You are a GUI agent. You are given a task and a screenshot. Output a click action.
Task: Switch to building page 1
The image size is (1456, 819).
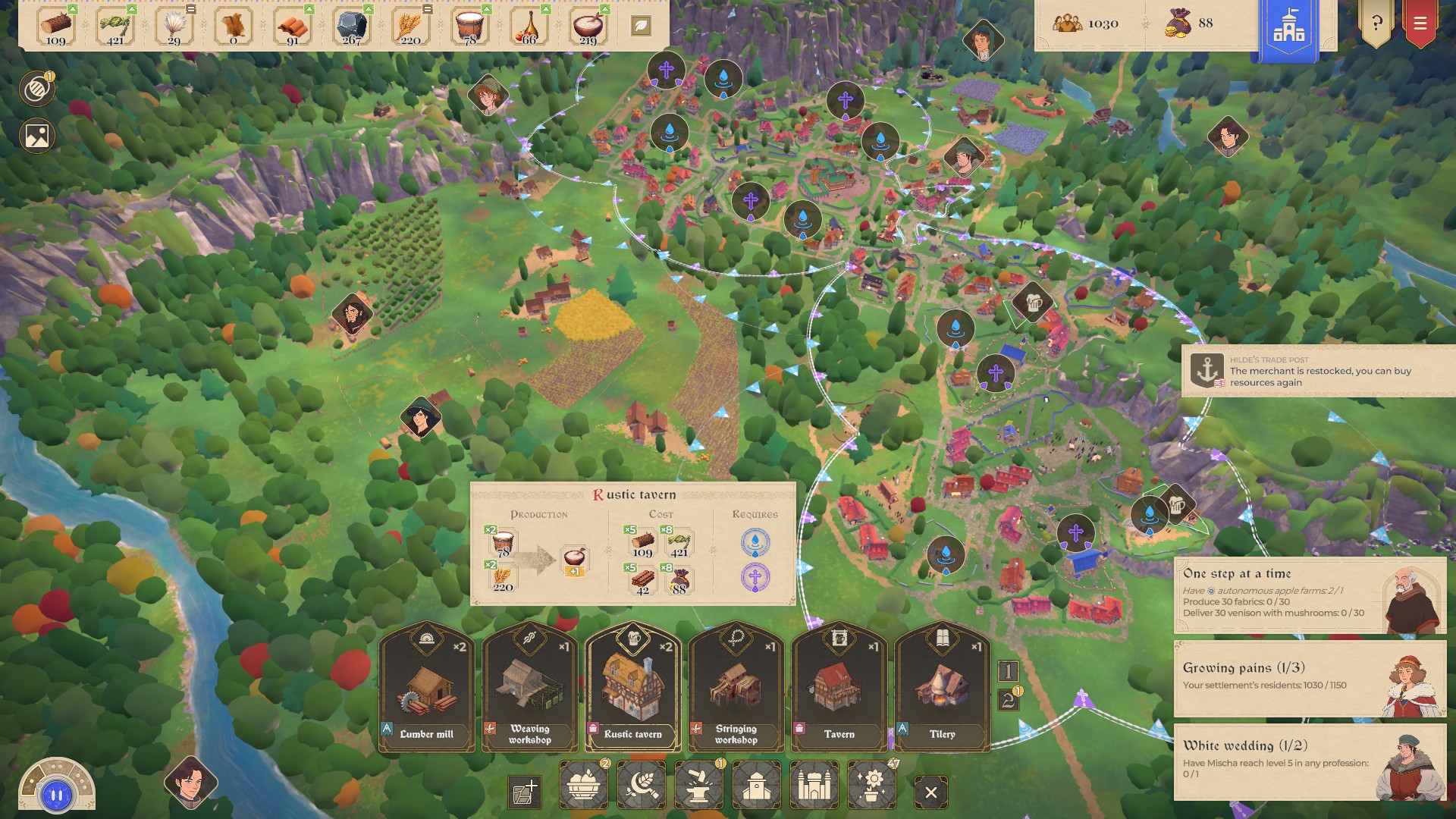click(x=1008, y=671)
